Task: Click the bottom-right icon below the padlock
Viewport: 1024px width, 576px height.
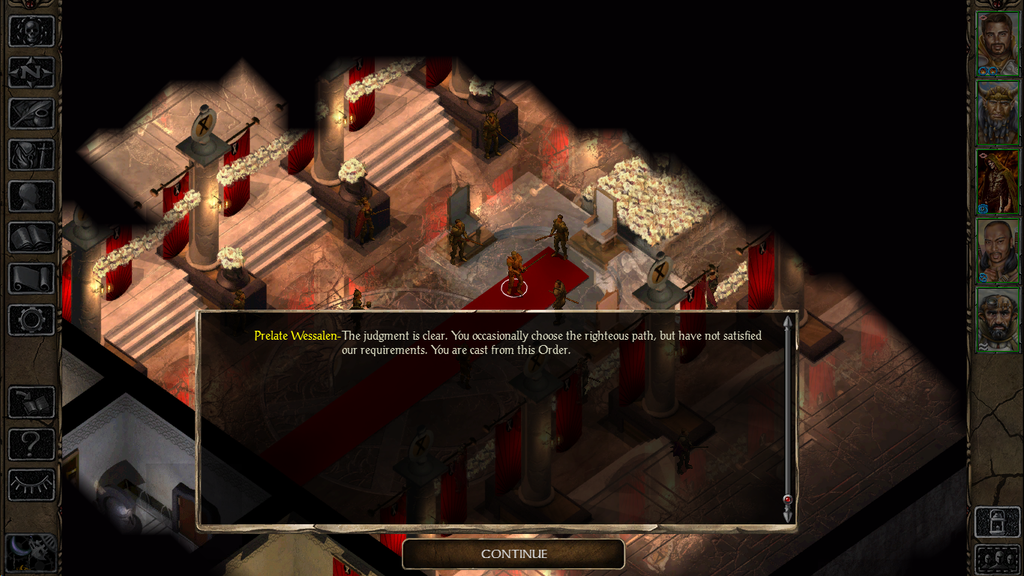Action: click(997, 558)
